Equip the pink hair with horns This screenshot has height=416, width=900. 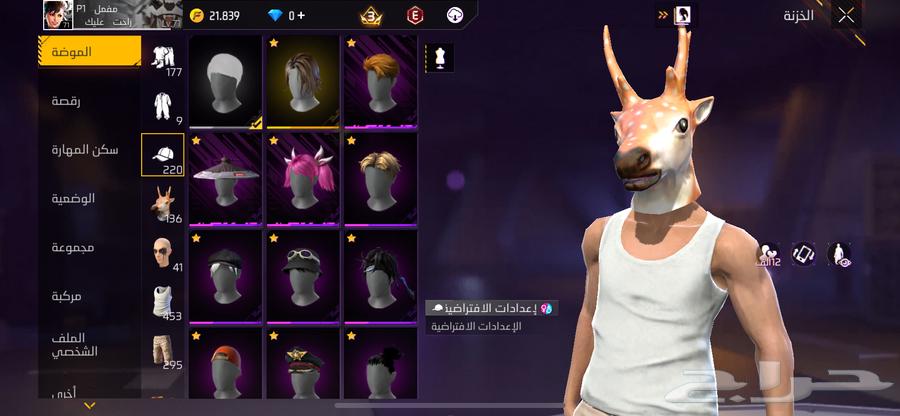[303, 179]
